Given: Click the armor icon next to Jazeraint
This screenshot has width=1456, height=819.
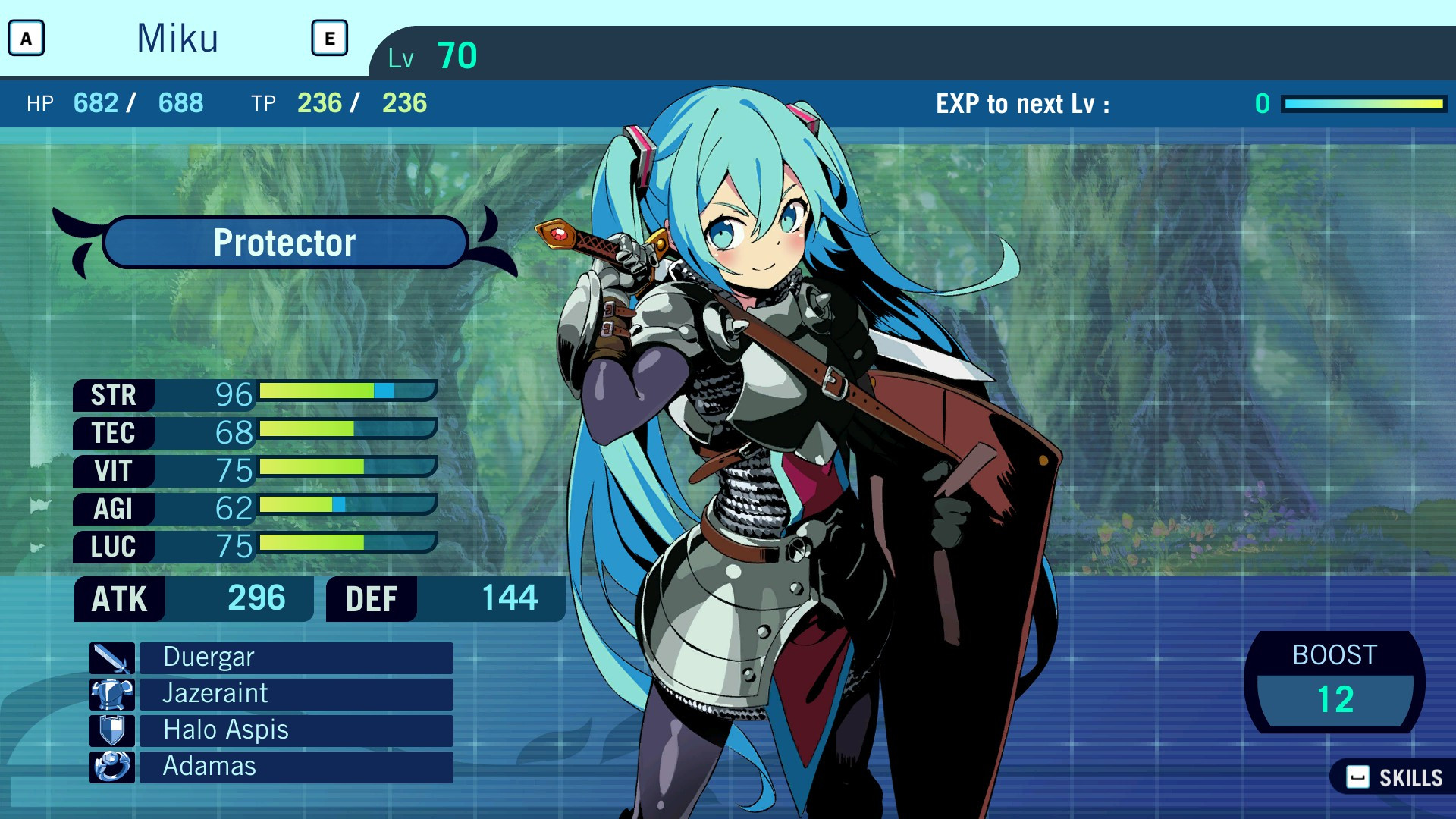Looking at the screenshot, I should point(111,694).
